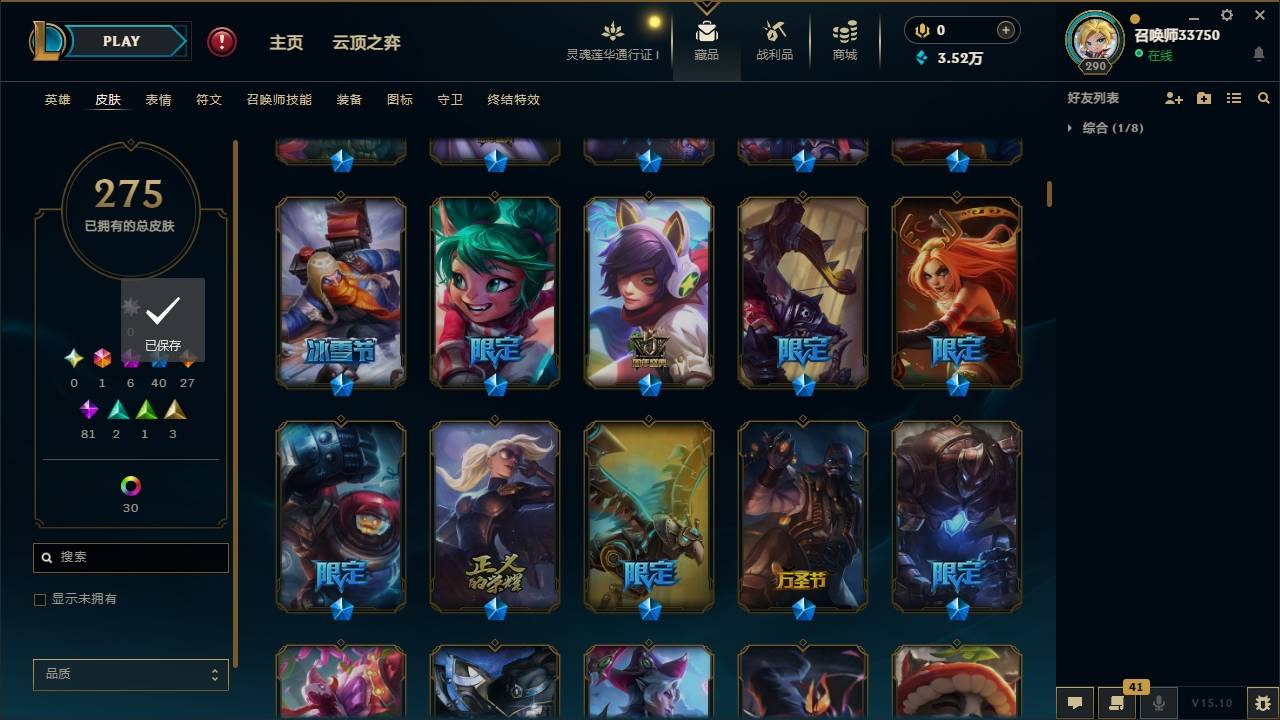Open the friend list options icon
The image size is (1280, 720).
tap(1233, 98)
